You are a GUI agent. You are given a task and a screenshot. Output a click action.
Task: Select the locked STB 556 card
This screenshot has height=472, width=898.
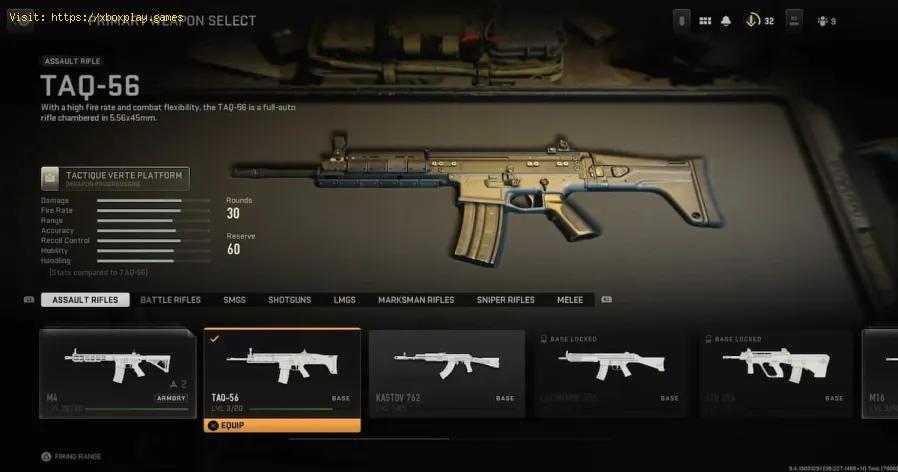pyautogui.click(x=776, y=373)
